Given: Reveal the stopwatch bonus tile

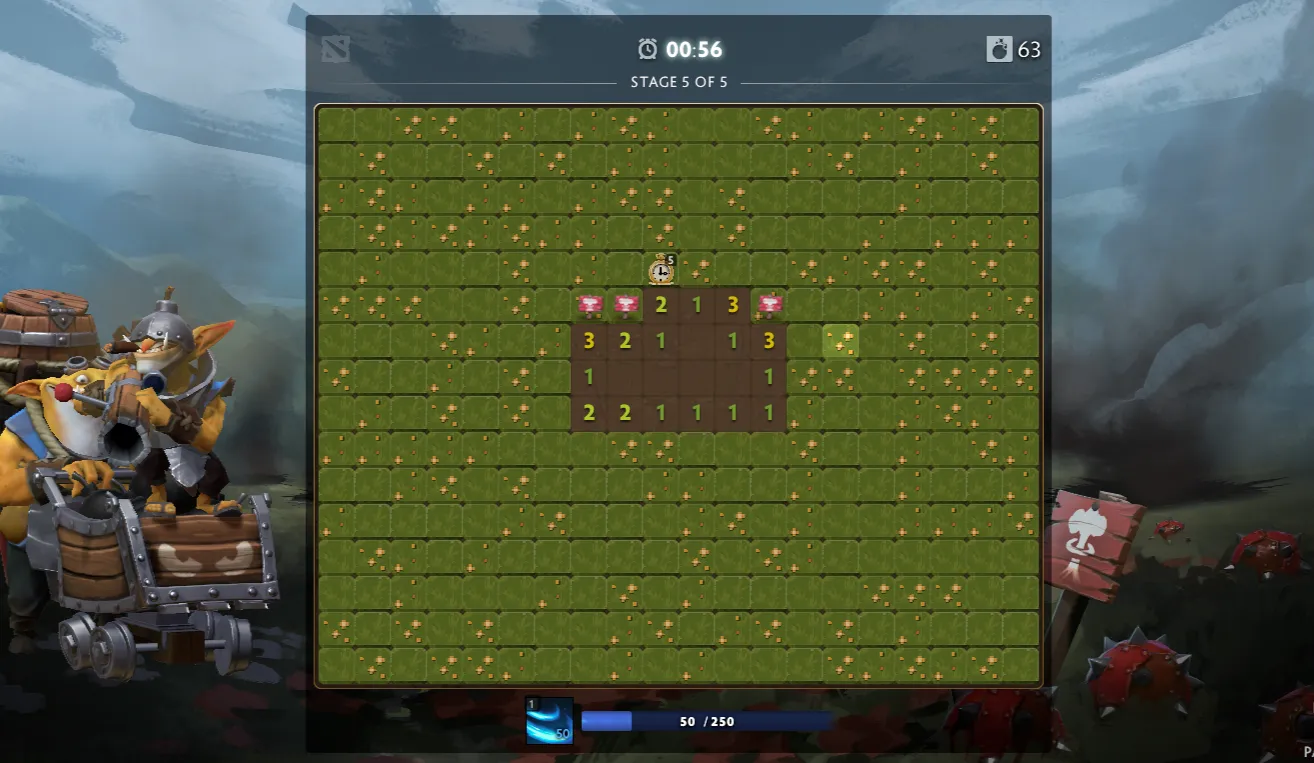Looking at the screenshot, I should (661, 269).
